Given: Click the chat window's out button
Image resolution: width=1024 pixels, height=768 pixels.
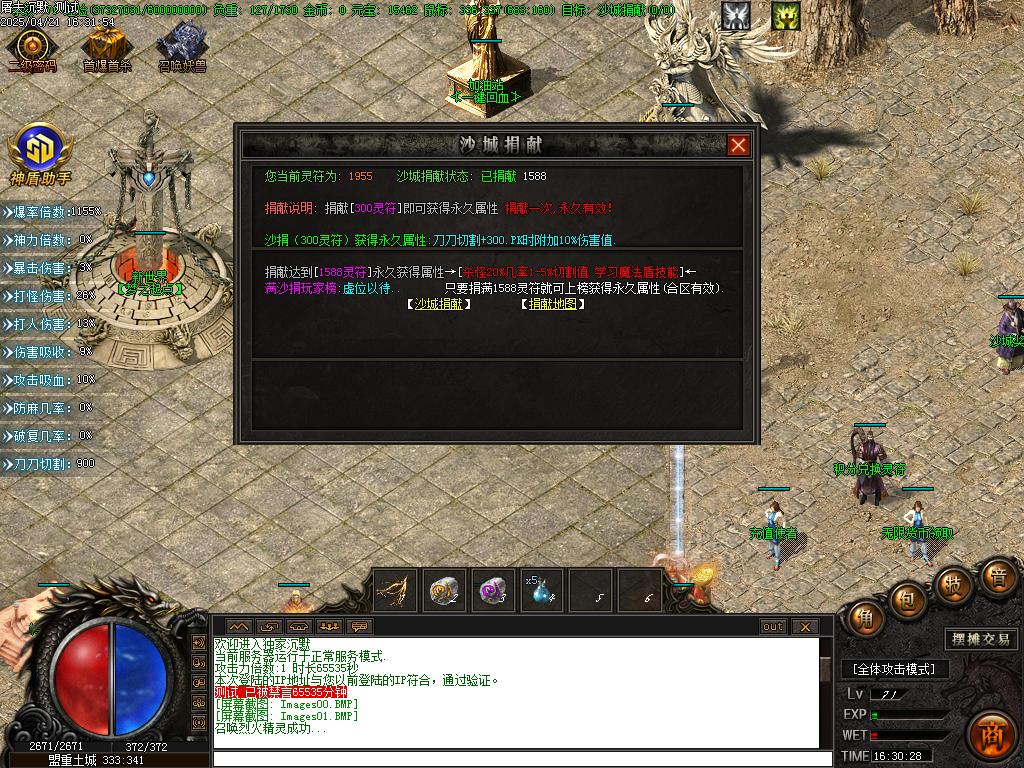Looking at the screenshot, I should coord(773,627).
